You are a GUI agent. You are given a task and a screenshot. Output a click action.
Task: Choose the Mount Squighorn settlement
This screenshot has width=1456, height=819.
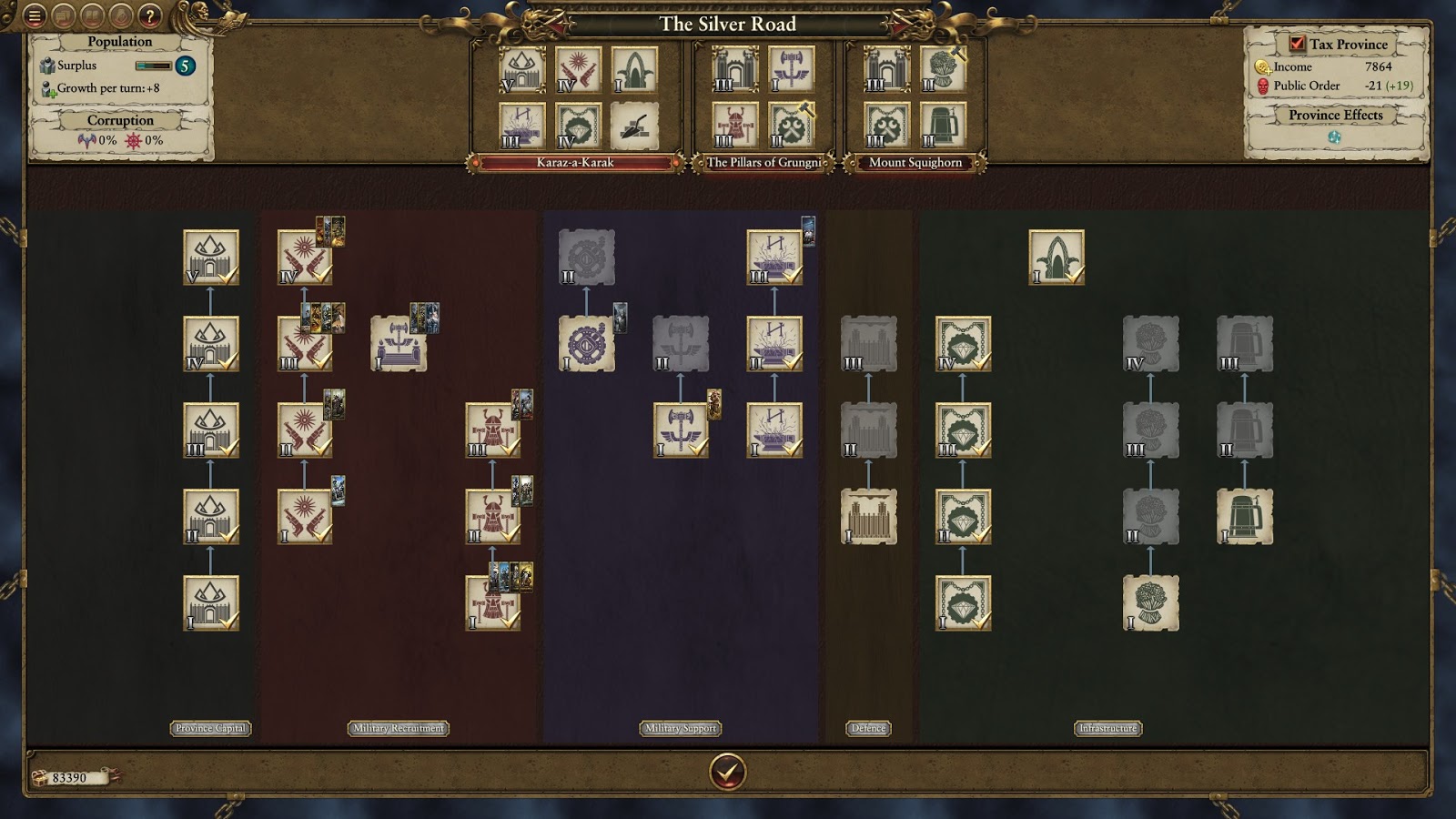(915, 163)
